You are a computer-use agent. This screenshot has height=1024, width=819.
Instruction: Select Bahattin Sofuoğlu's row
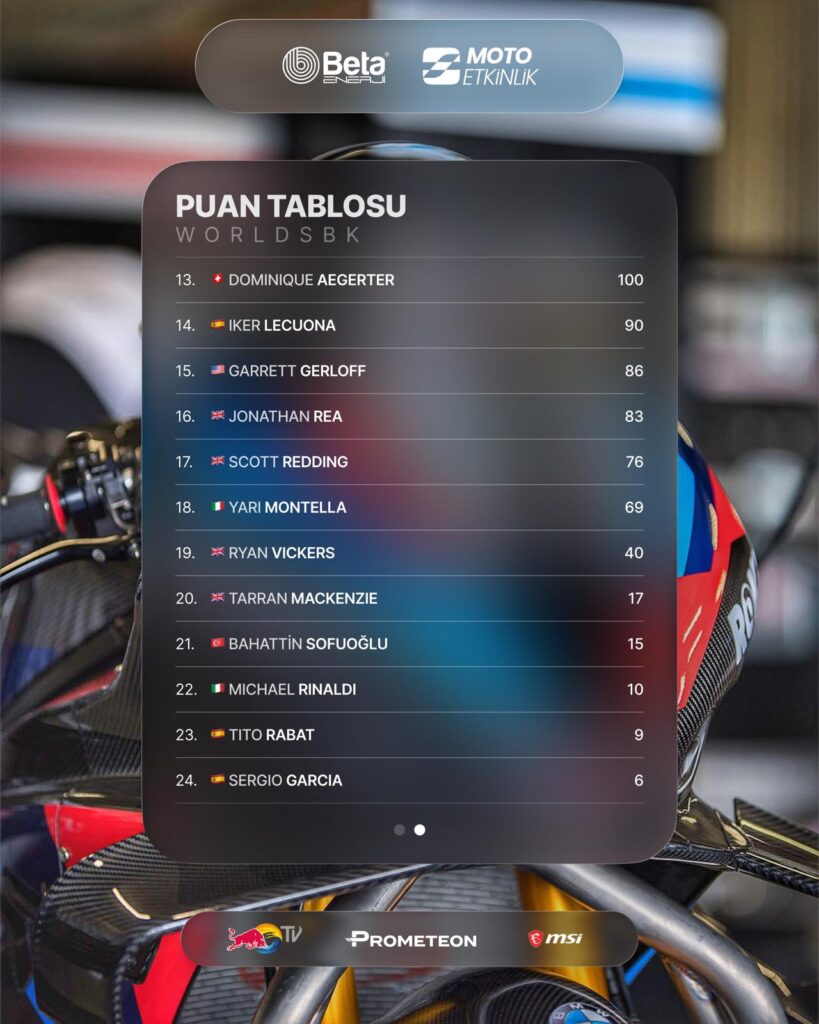pos(409,644)
